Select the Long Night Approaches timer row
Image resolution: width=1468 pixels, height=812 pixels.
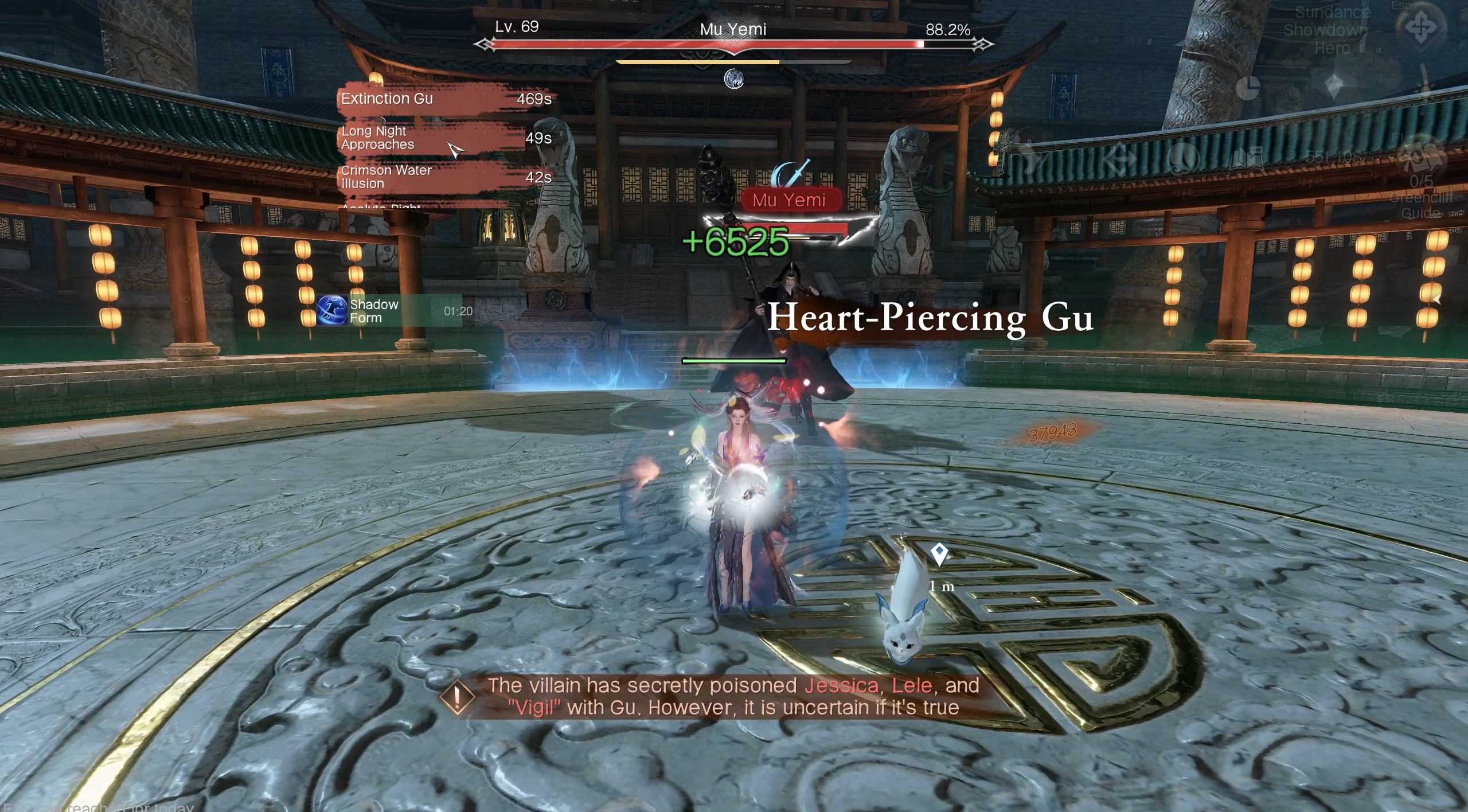(446, 138)
